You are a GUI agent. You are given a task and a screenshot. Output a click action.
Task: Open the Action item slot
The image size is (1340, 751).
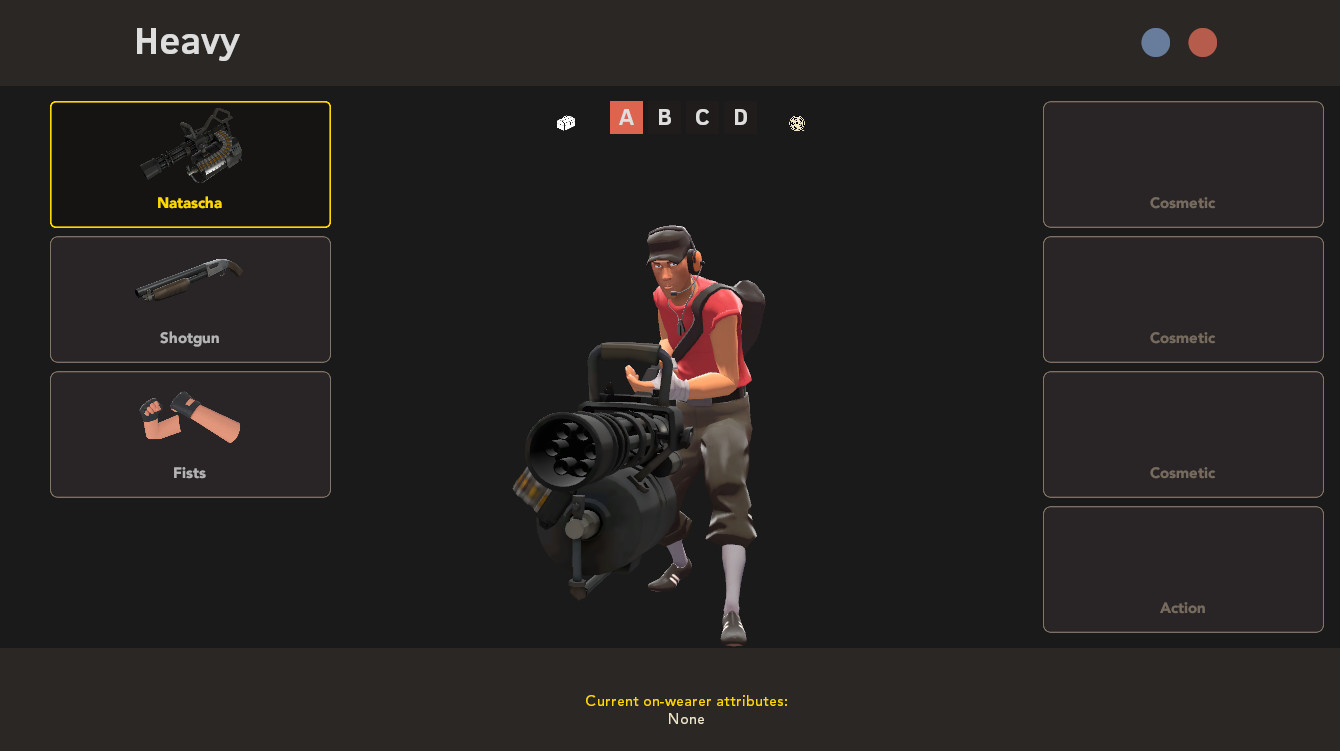(x=1183, y=569)
